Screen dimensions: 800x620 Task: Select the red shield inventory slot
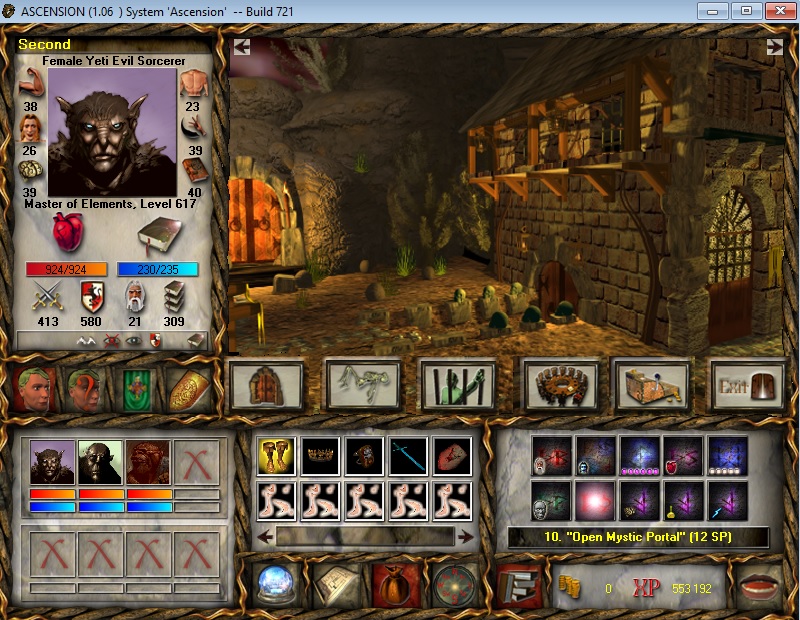tap(451, 456)
